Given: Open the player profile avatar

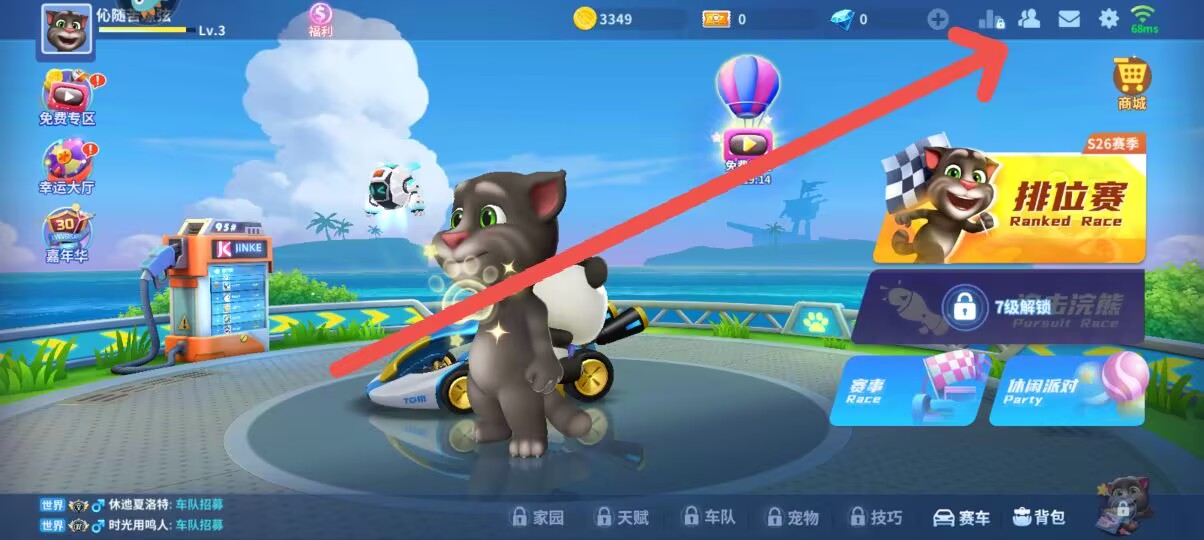Looking at the screenshot, I should click(66, 31).
